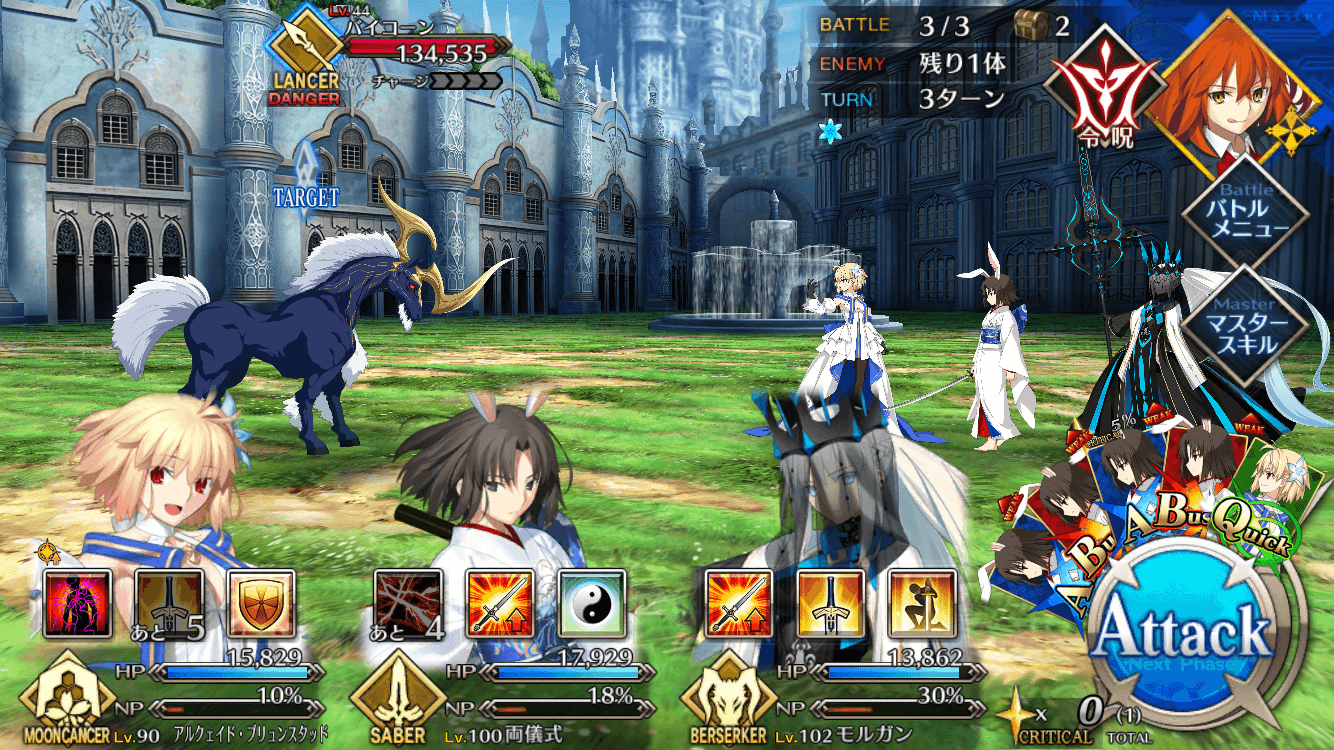Use Arcueid's orange shield skill
This screenshot has height=750, width=1334.
[261, 604]
